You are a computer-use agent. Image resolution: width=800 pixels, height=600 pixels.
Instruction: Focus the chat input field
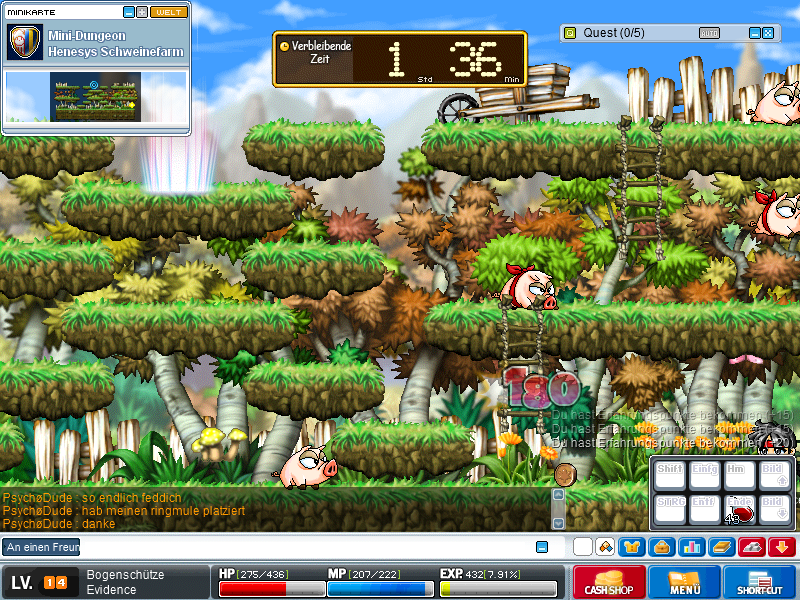pos(300,547)
